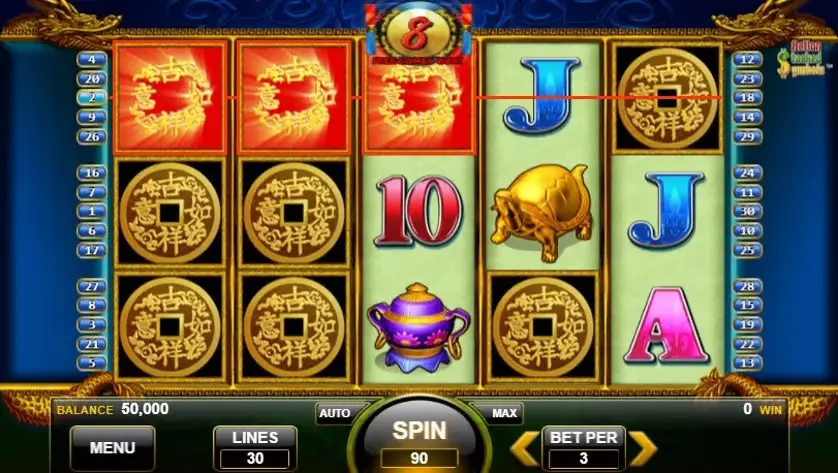Pick payline marker 27

click(x=92, y=286)
